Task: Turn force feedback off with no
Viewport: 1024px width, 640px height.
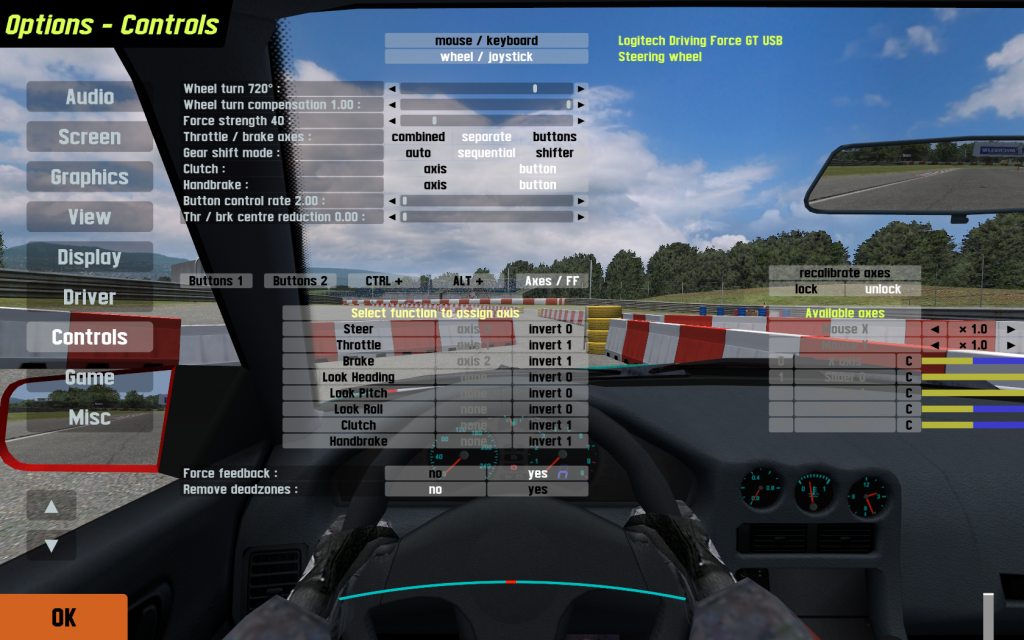Action: [x=435, y=474]
